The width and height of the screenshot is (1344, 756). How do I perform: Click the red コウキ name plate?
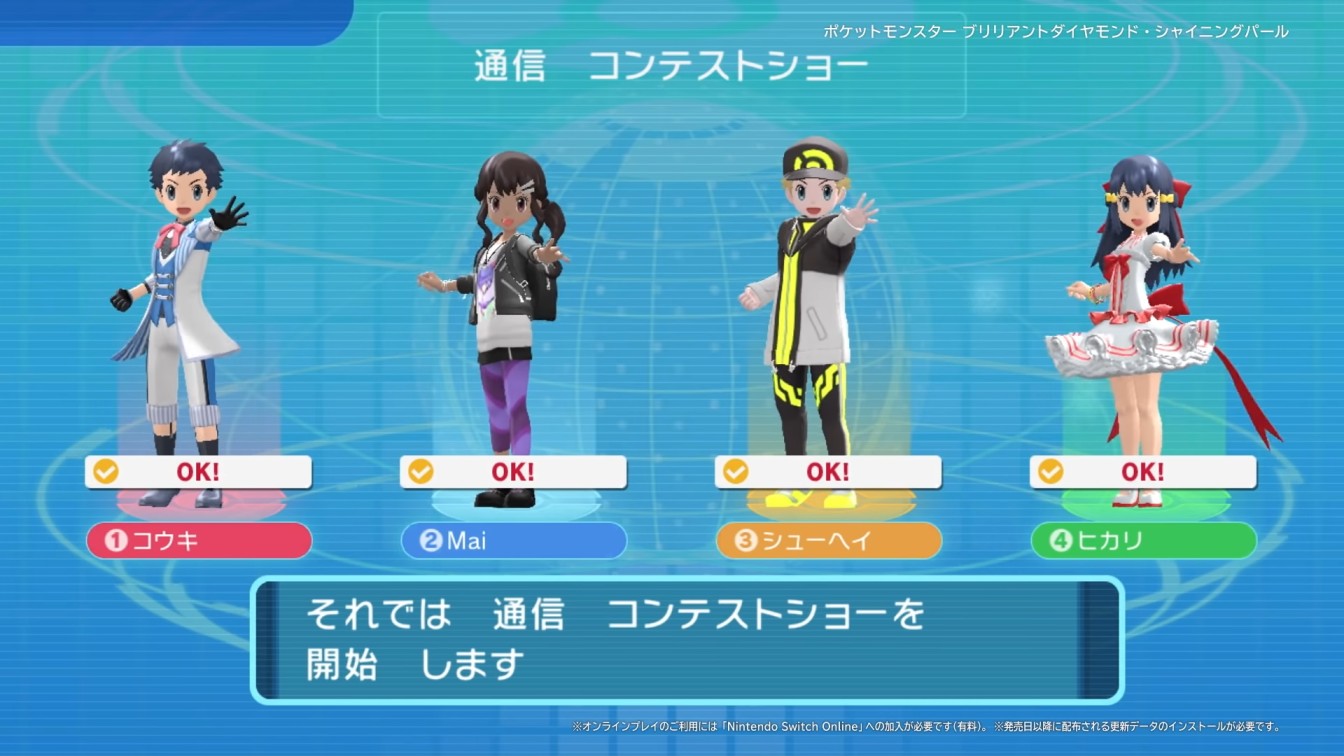(x=198, y=541)
